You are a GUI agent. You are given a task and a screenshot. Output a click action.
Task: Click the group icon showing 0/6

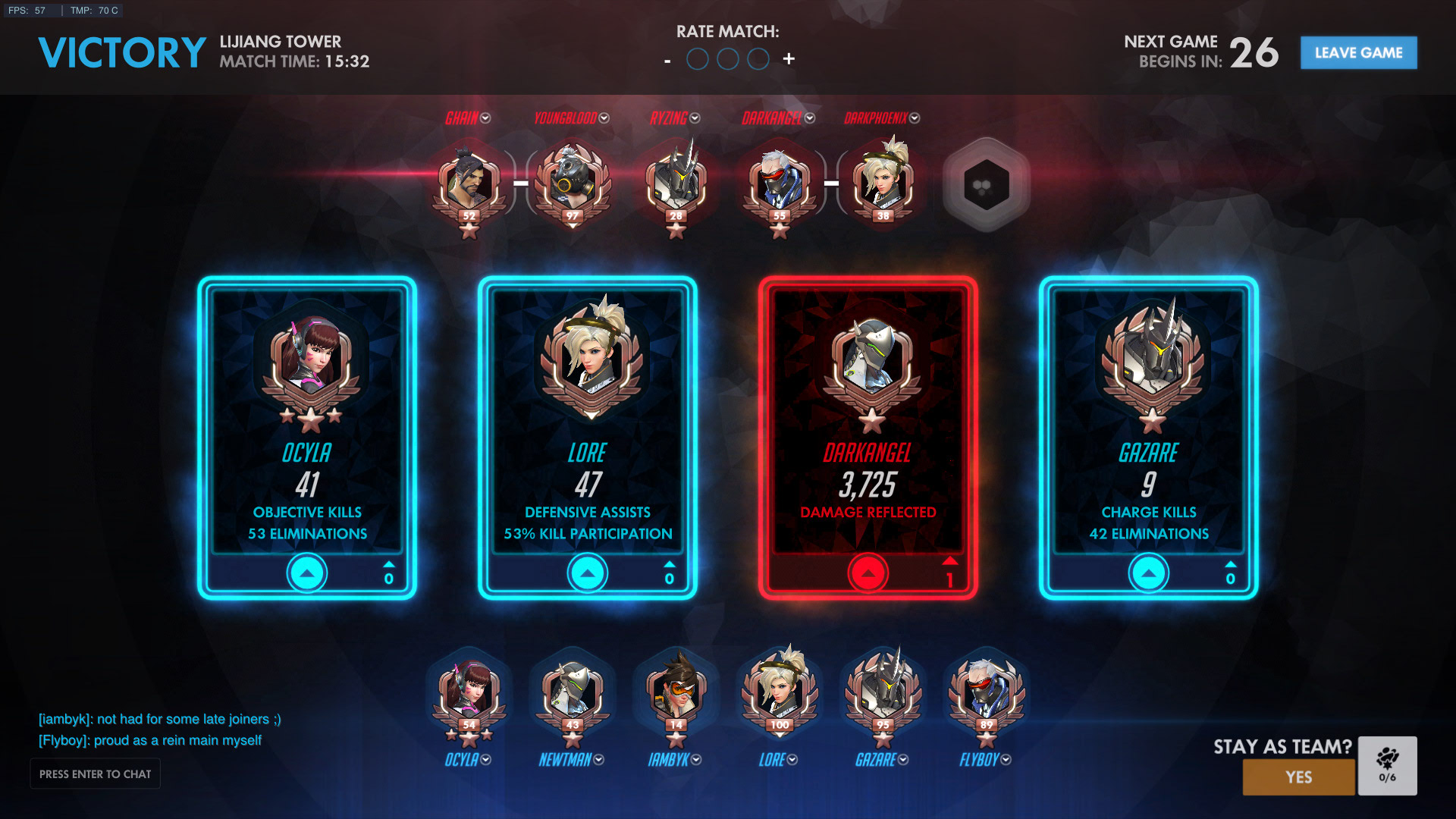tap(1387, 765)
